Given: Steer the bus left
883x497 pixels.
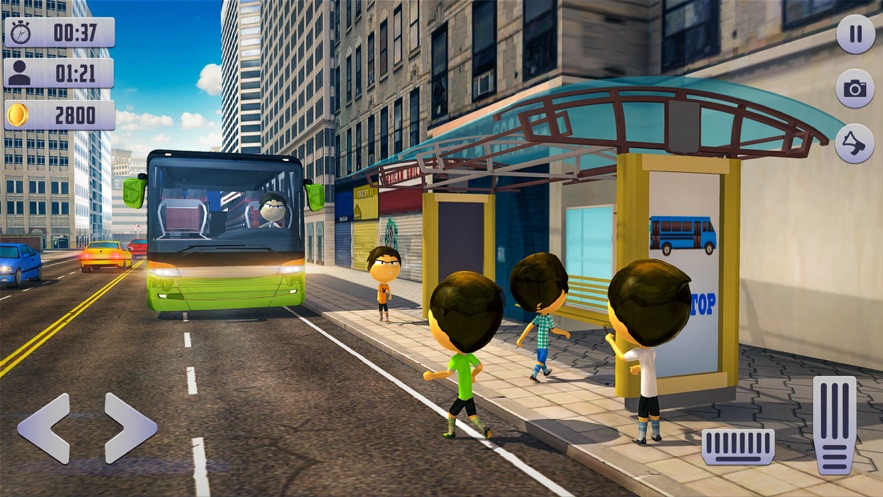Looking at the screenshot, I should [x=44, y=428].
